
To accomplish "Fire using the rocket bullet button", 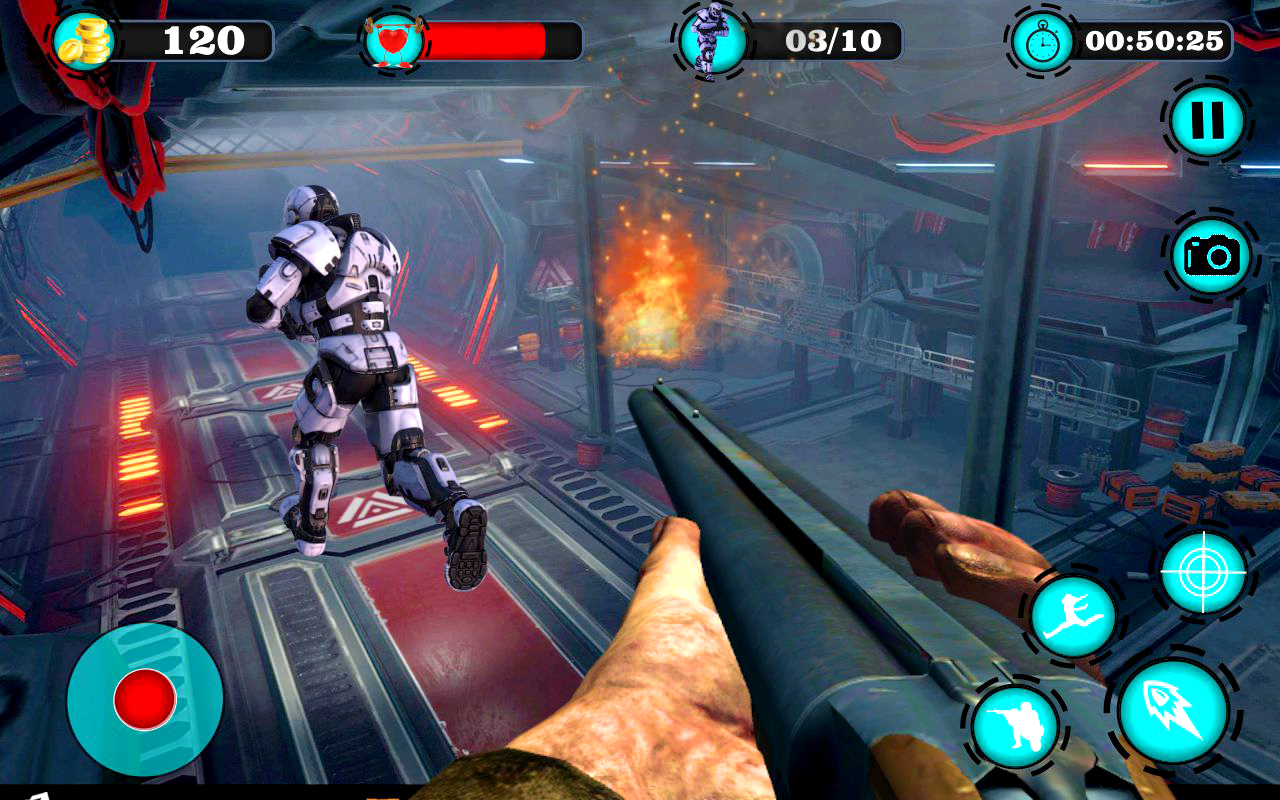I will (x=1173, y=709).
